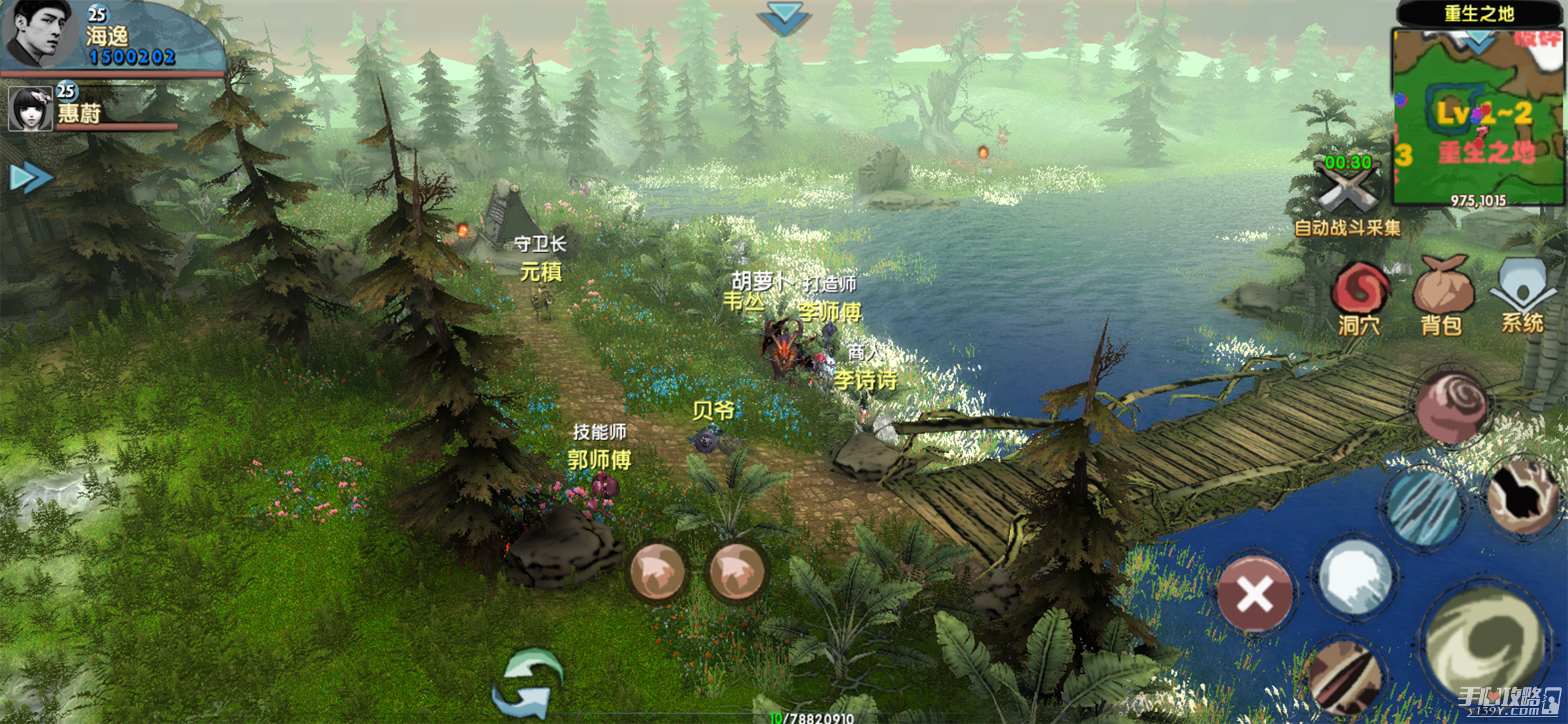Select 惠蔚 companion portrait
Screen dimensions: 1568x724
pos(30,109)
